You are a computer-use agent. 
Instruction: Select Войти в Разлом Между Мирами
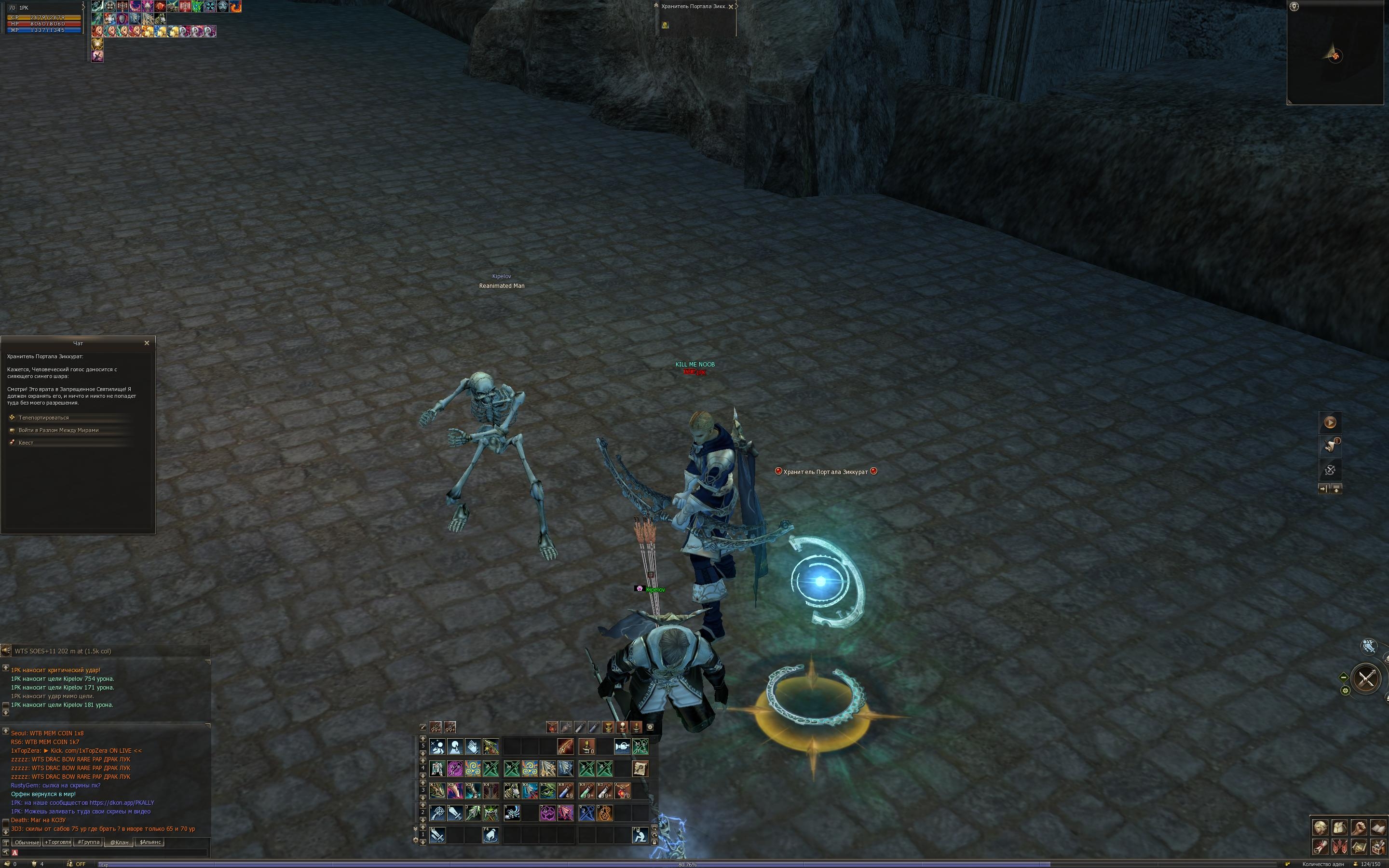(58, 431)
